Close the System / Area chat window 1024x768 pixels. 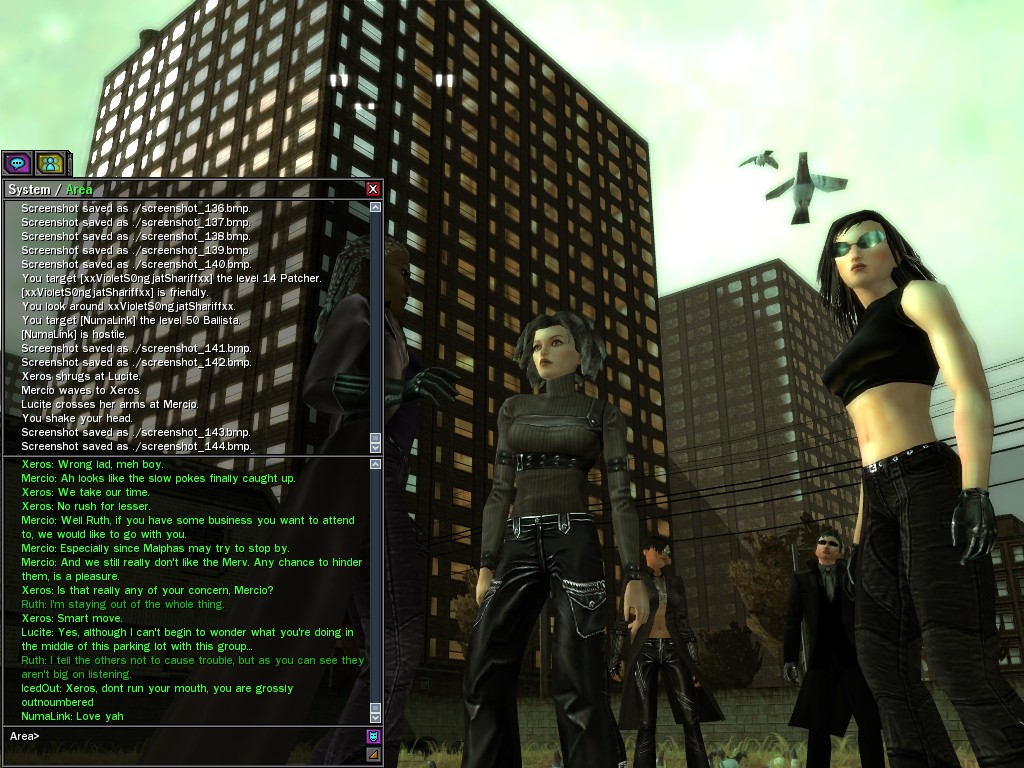373,189
